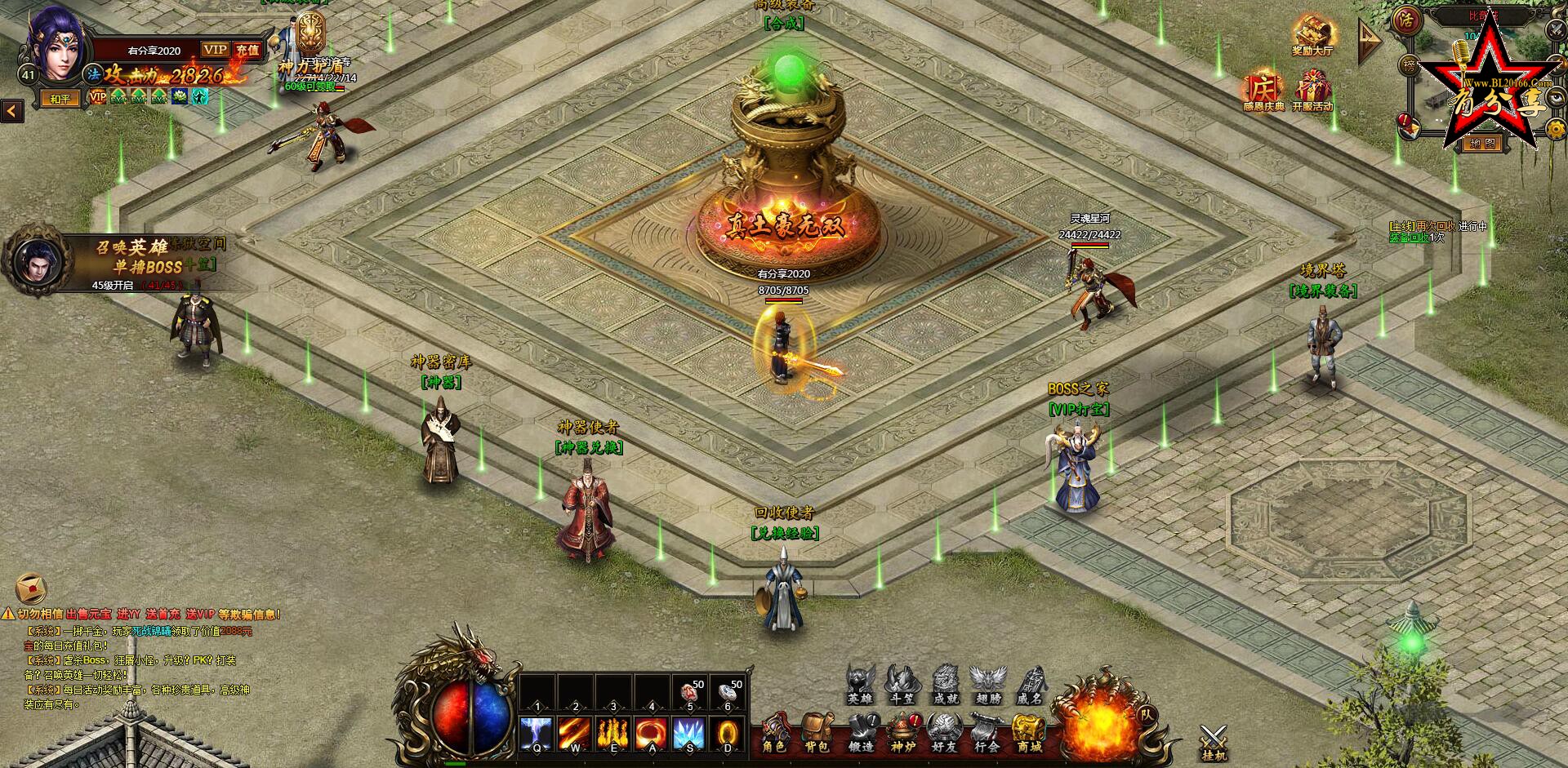Toggle 挂机 auto-battle crossed swords
Image resolution: width=1568 pixels, height=768 pixels.
coord(1214,743)
